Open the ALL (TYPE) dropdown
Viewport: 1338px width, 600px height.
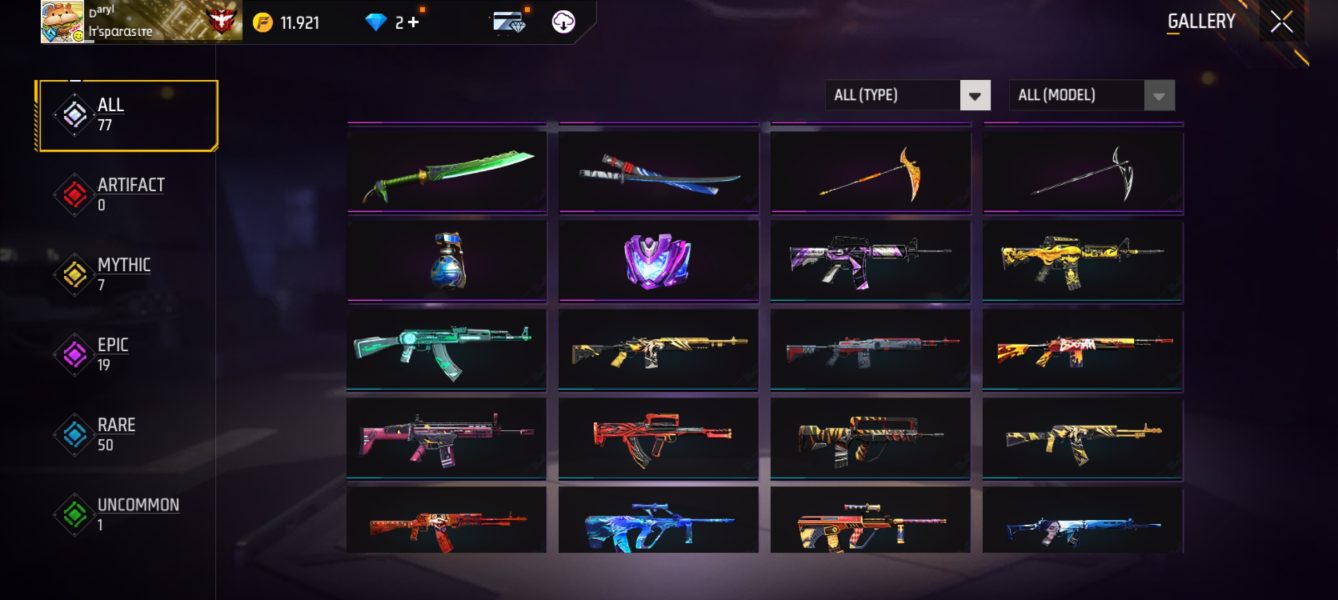(907, 95)
